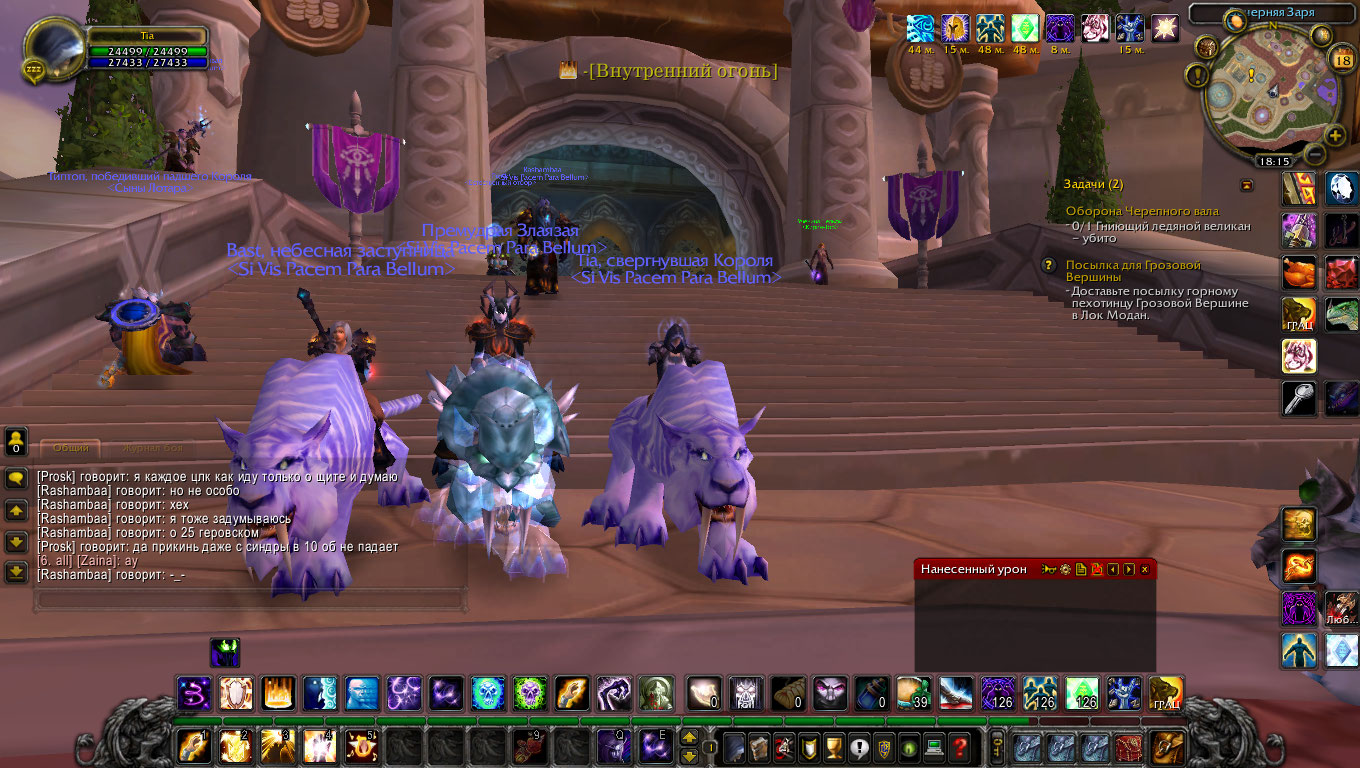Click the chat text input box

250,600
